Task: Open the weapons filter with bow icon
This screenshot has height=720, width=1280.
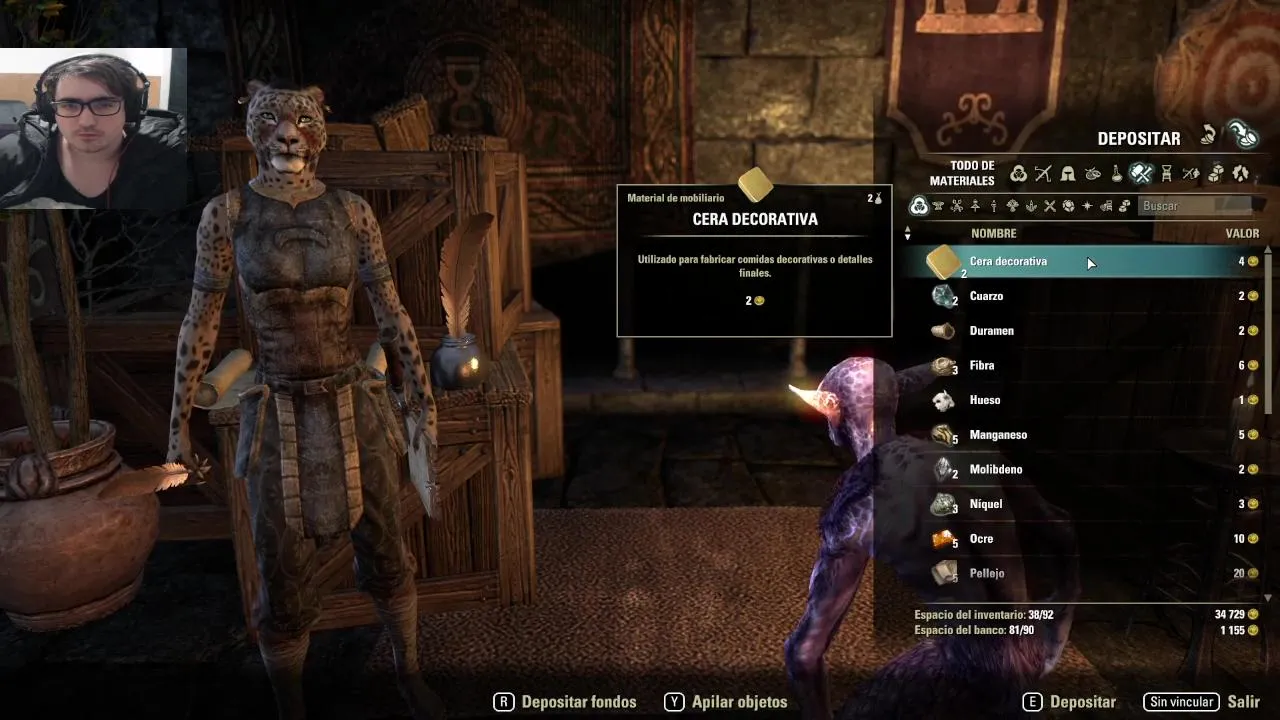Action: click(x=1043, y=174)
